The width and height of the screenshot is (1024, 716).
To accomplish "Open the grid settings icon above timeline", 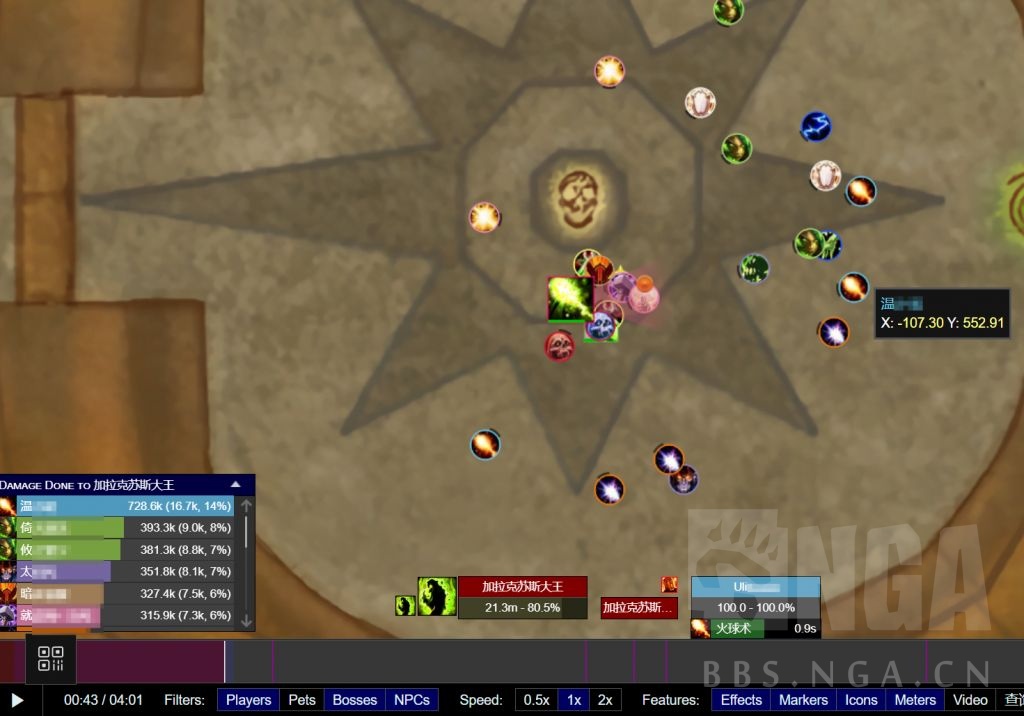I will pos(51,658).
